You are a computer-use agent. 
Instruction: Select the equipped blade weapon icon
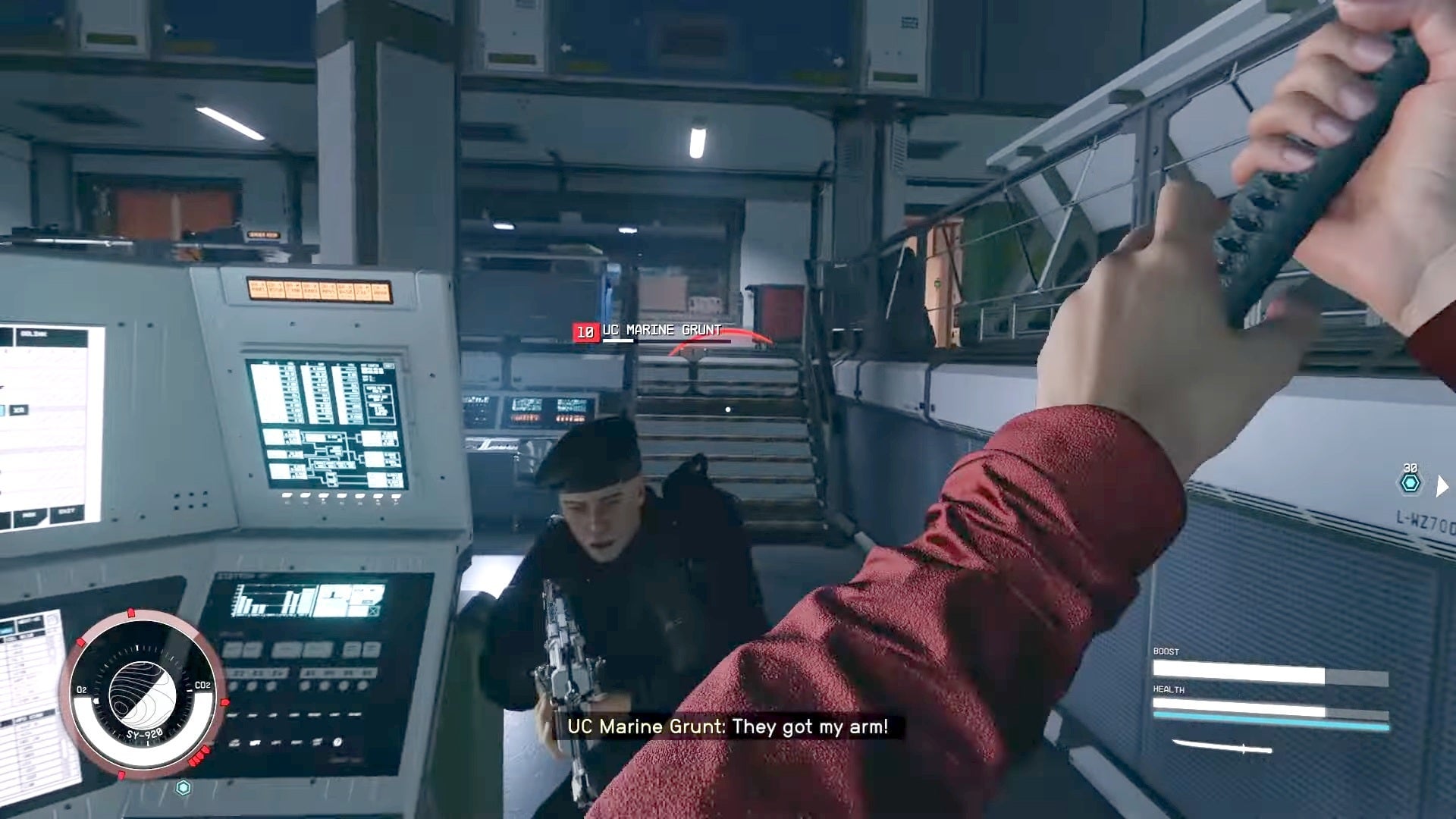(1222, 748)
